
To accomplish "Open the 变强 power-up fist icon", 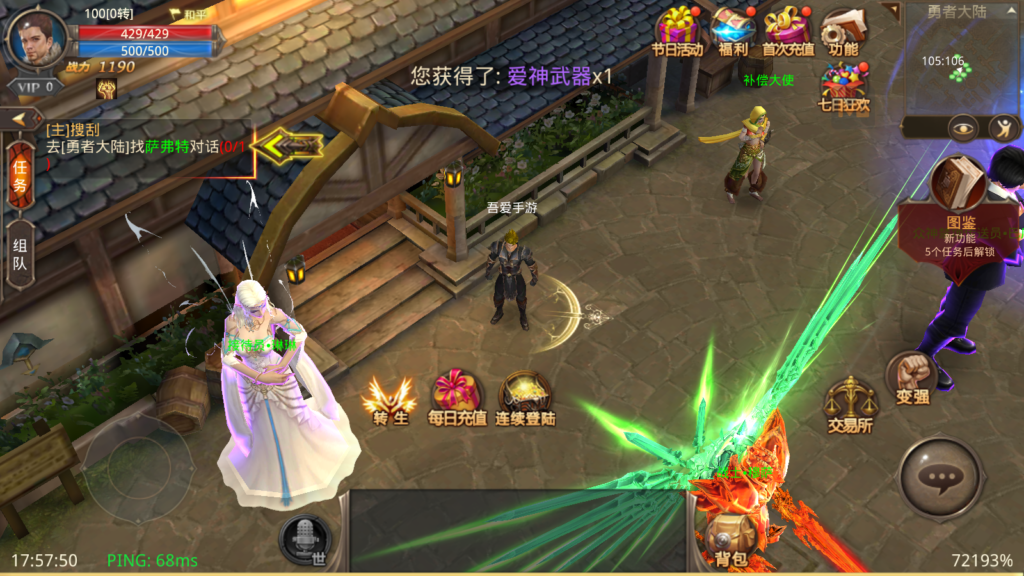I will (909, 376).
